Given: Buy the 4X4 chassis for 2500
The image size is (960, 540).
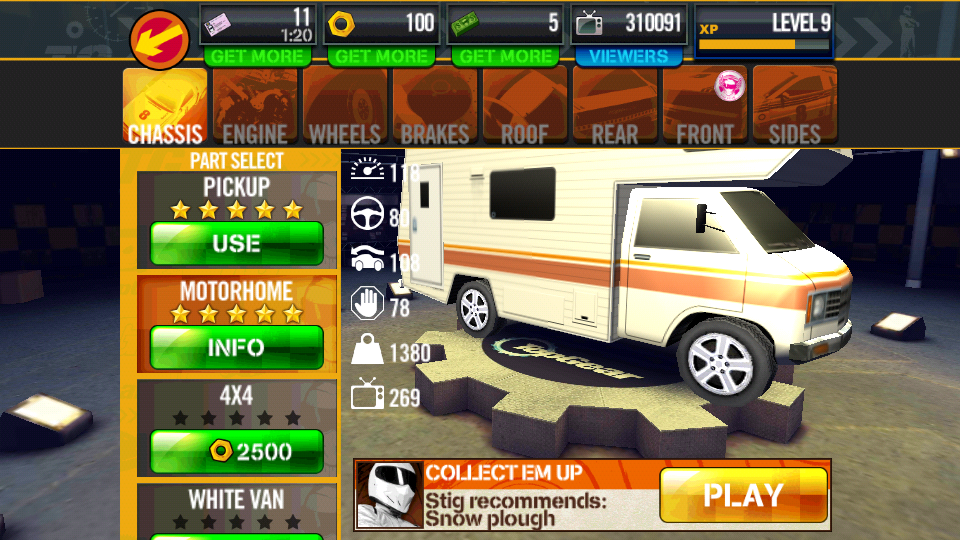Looking at the screenshot, I should (x=237, y=451).
